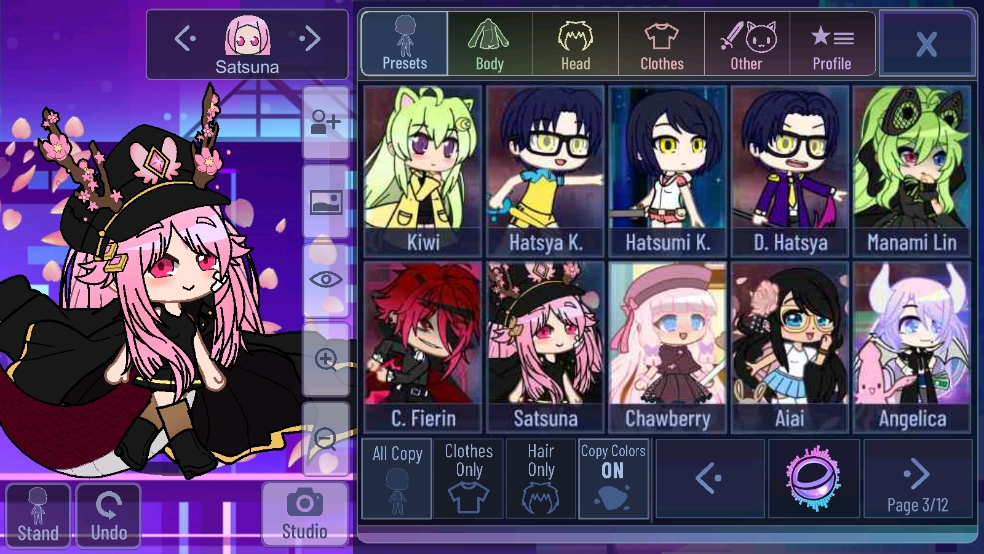Screen dimensions: 984x554
Task: Choose the Chawberry preset character
Action: pyautogui.click(x=667, y=347)
